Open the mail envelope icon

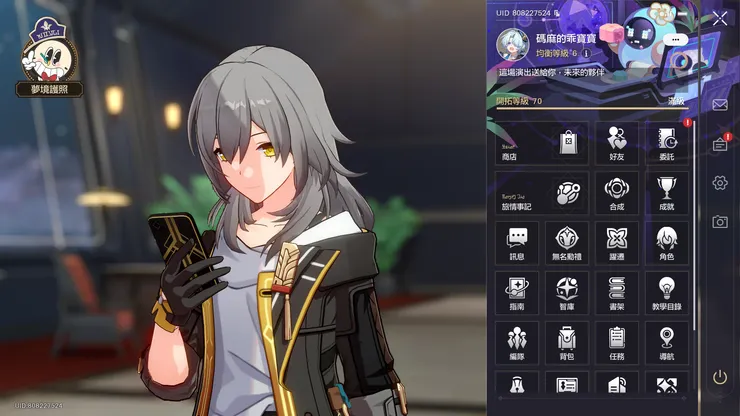tap(720, 104)
